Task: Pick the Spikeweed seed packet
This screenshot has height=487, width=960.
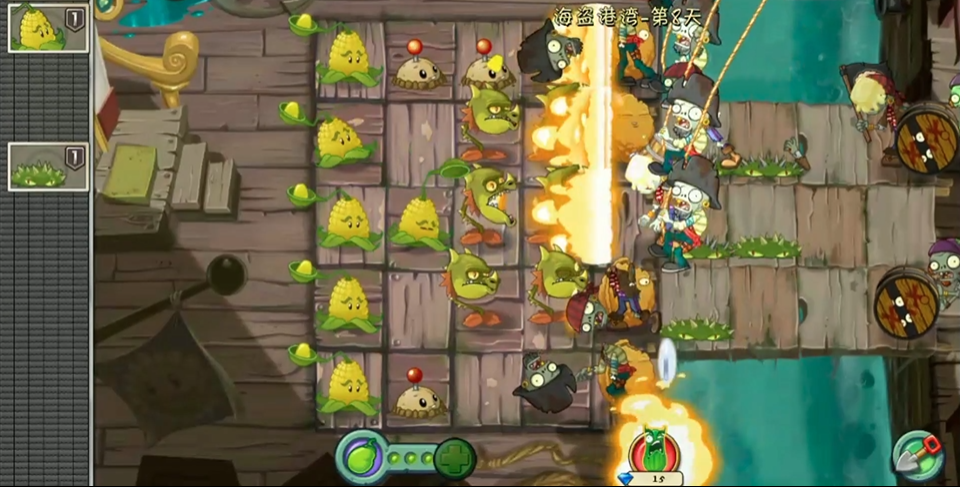Action: tap(47, 166)
